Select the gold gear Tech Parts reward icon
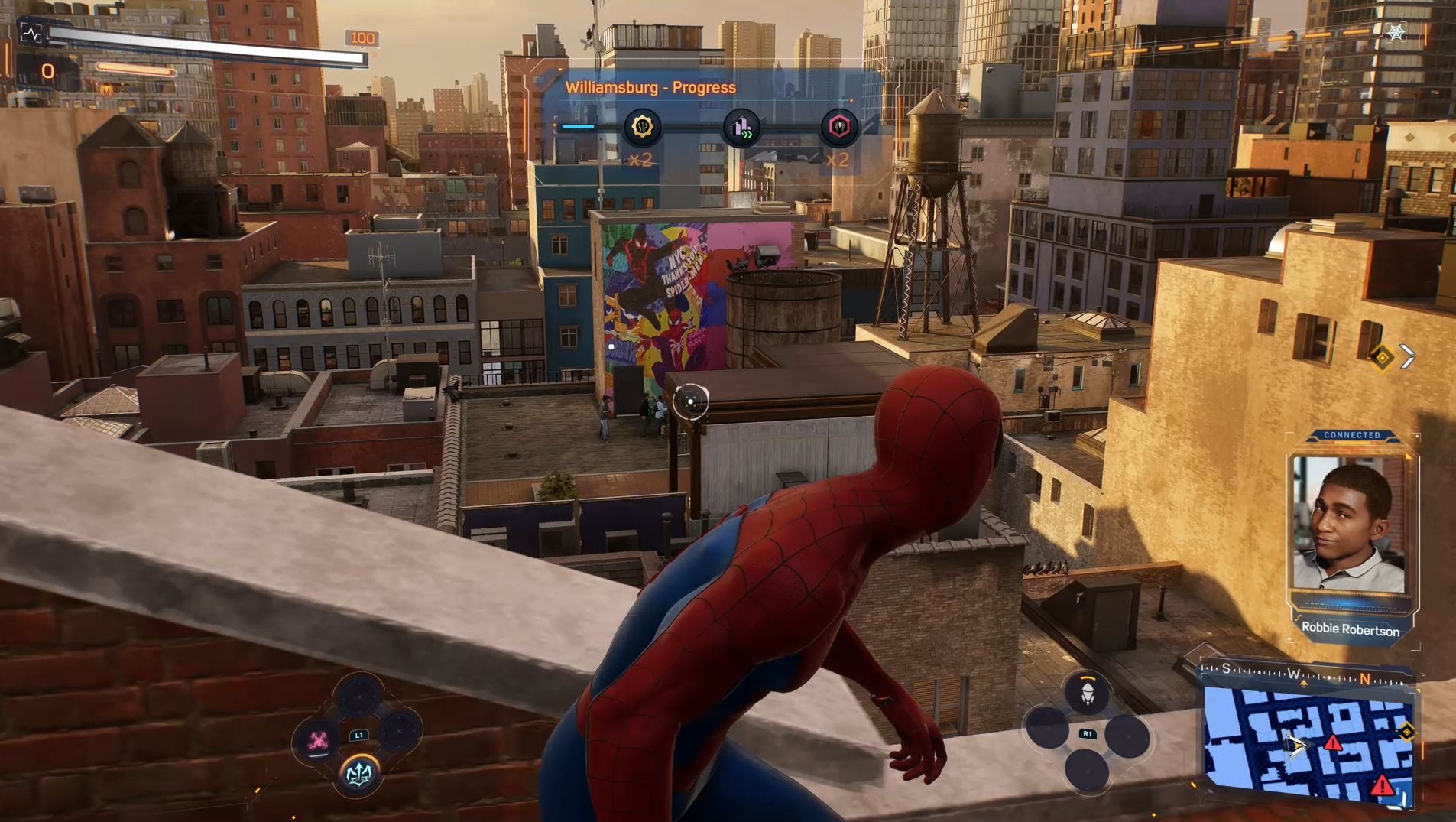This screenshot has width=1456, height=822. click(x=642, y=127)
